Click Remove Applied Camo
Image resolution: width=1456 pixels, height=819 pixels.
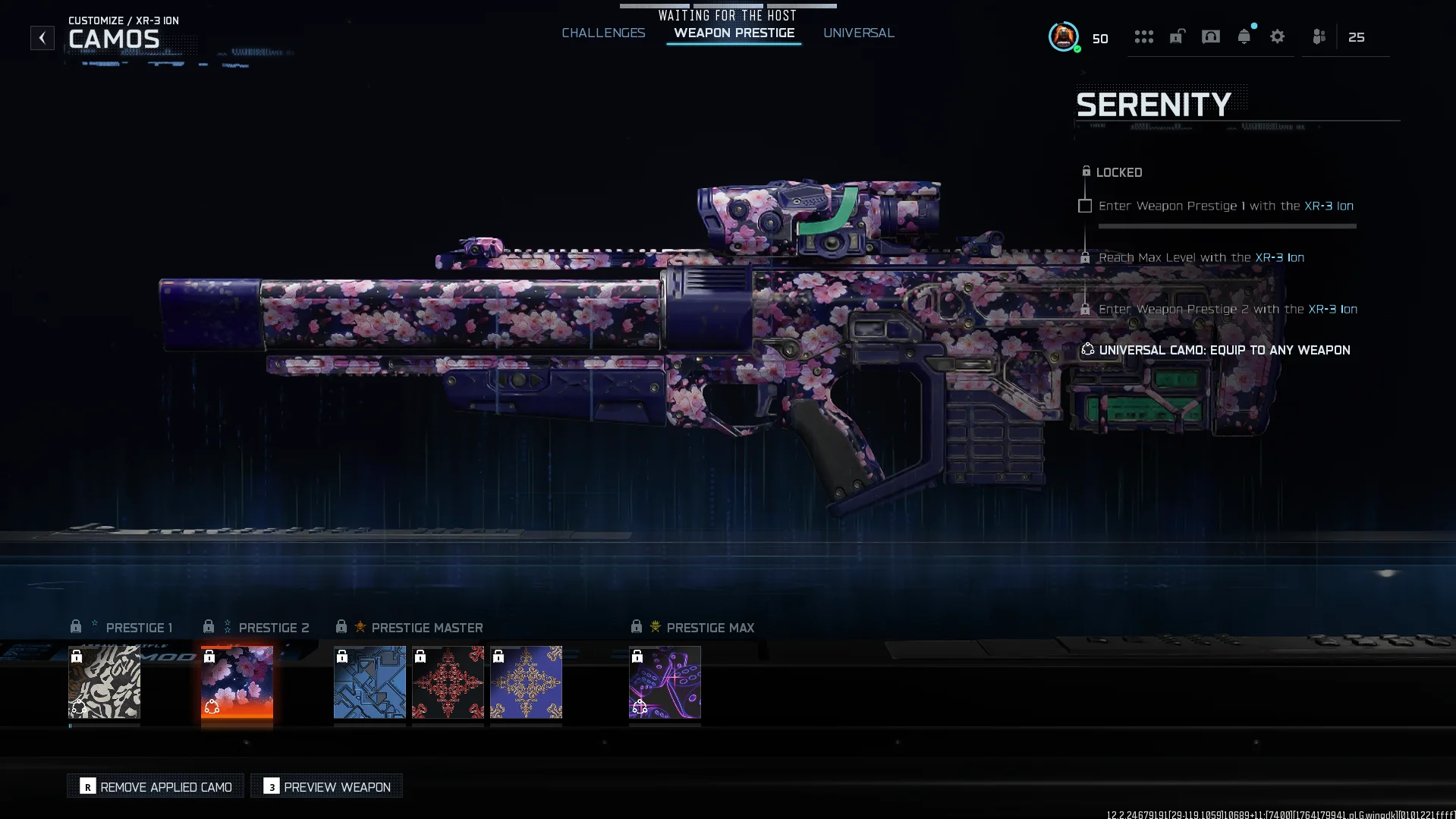click(156, 786)
